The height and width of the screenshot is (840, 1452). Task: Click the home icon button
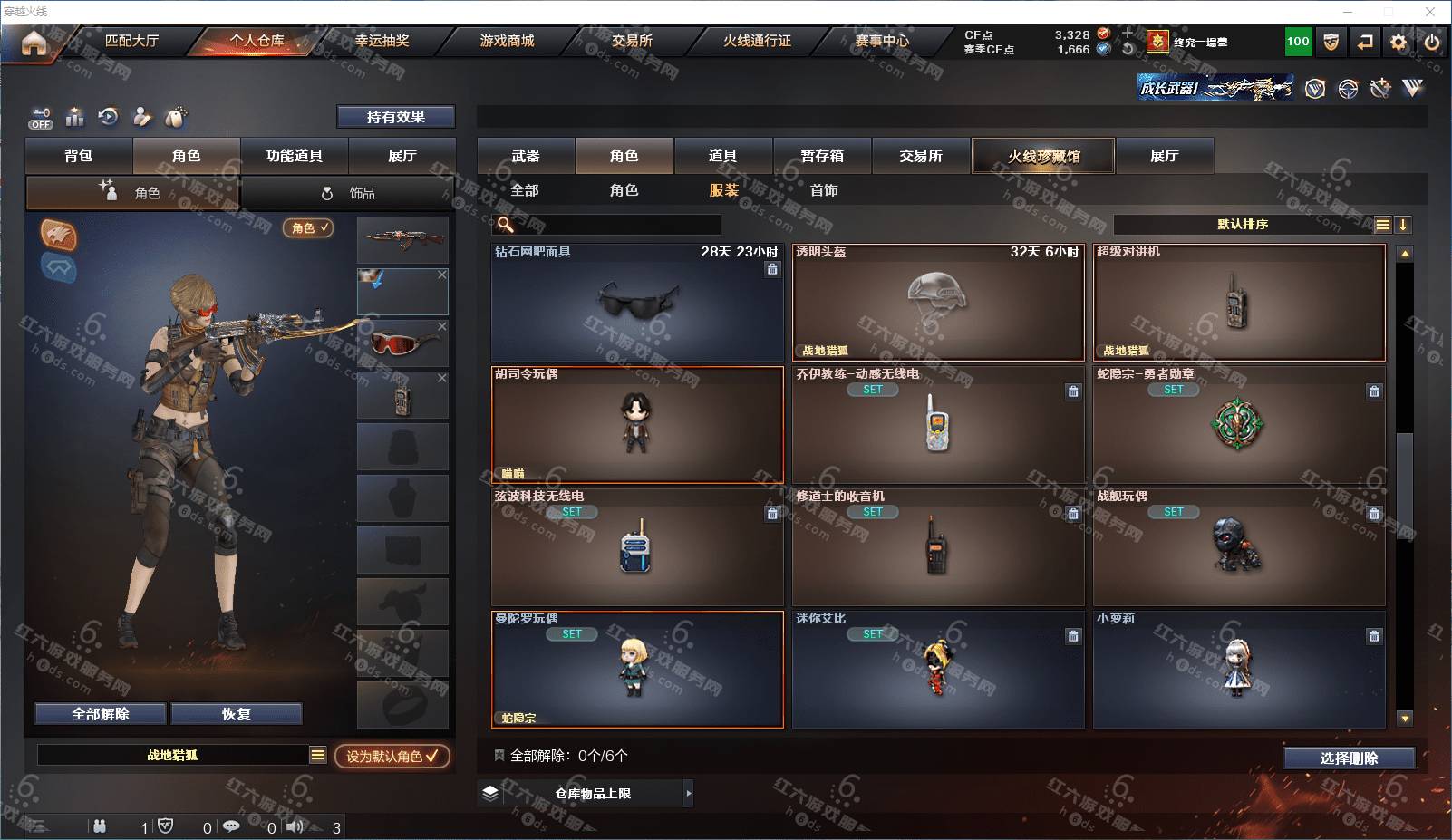tap(34, 42)
